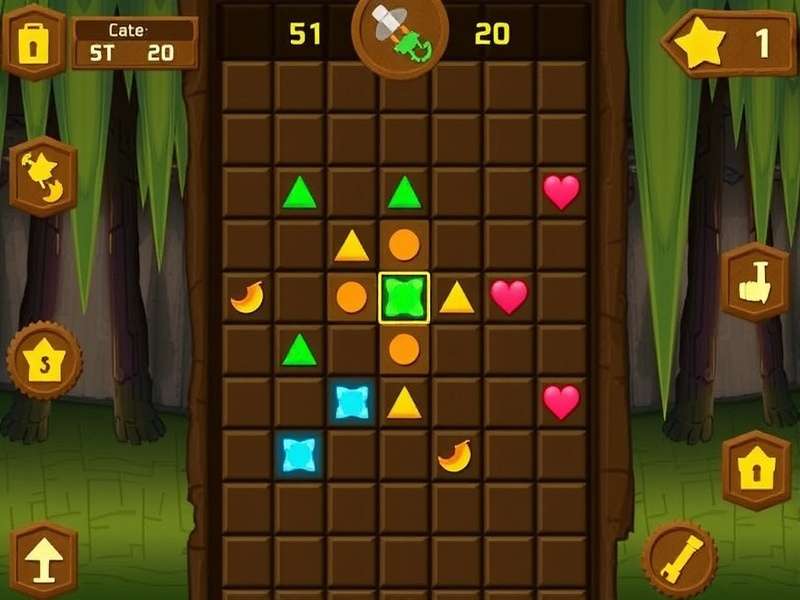800x600 pixels.
Task: Open the yellow star counter banner
Action: [728, 44]
